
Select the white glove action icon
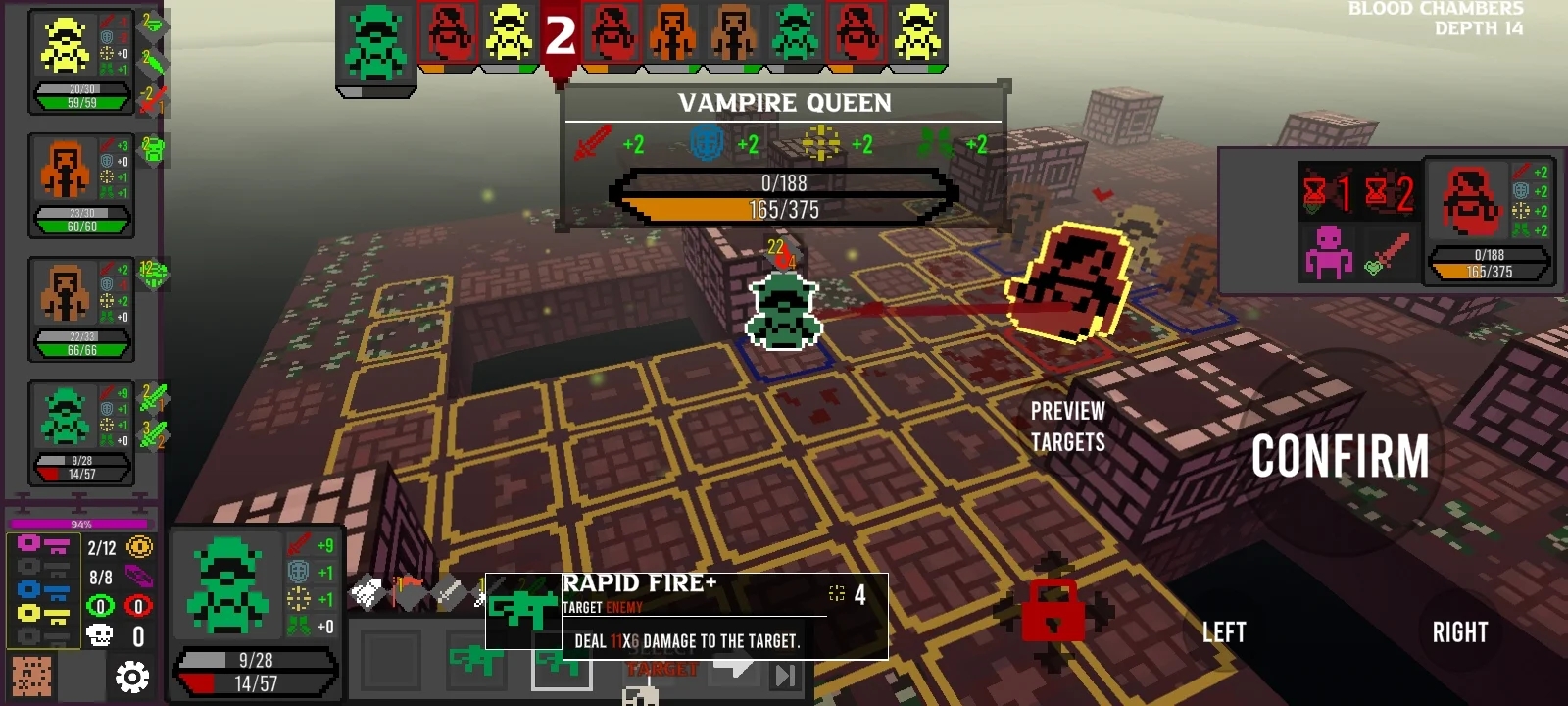pyautogui.click(x=367, y=591)
